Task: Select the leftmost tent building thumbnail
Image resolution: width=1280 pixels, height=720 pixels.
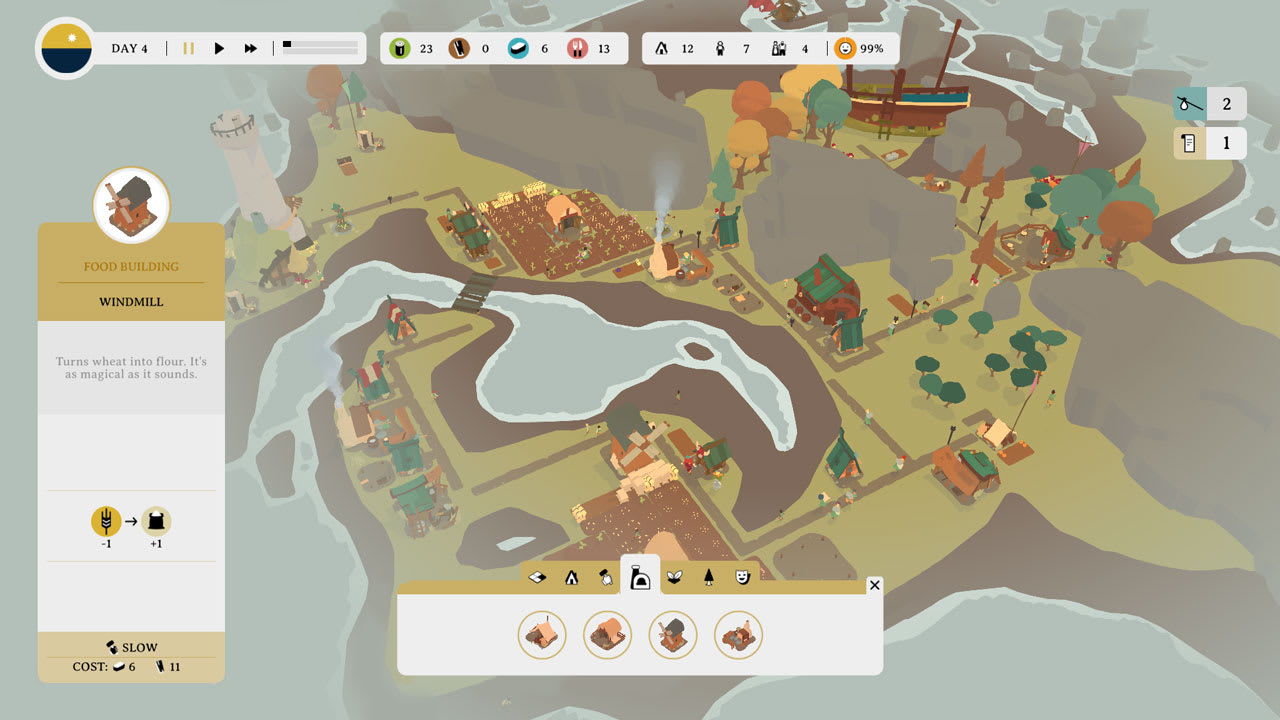Action: pyautogui.click(x=541, y=636)
